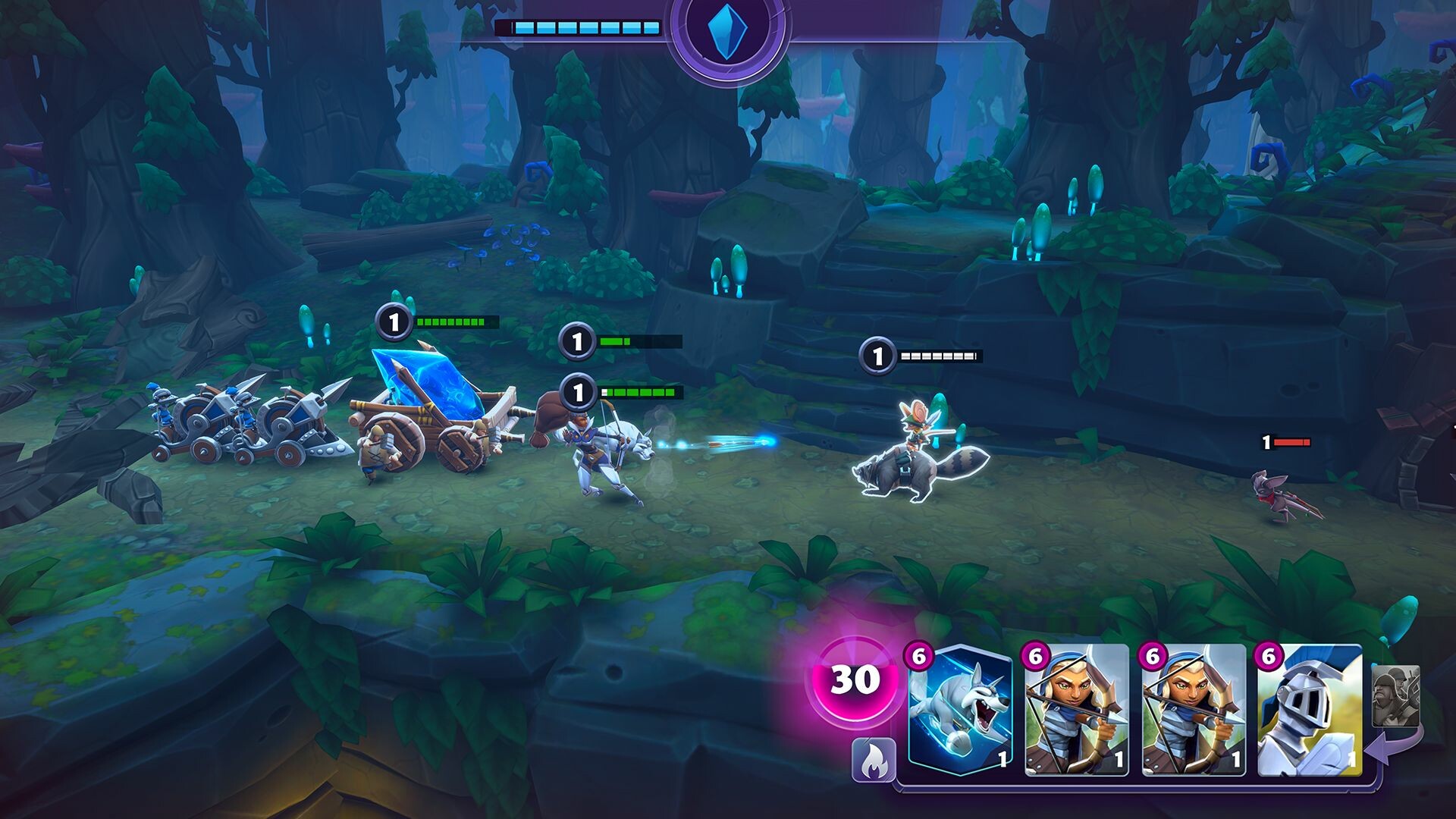Target the small enemy bat creature on the right
The image size is (1456, 819).
tap(1279, 493)
